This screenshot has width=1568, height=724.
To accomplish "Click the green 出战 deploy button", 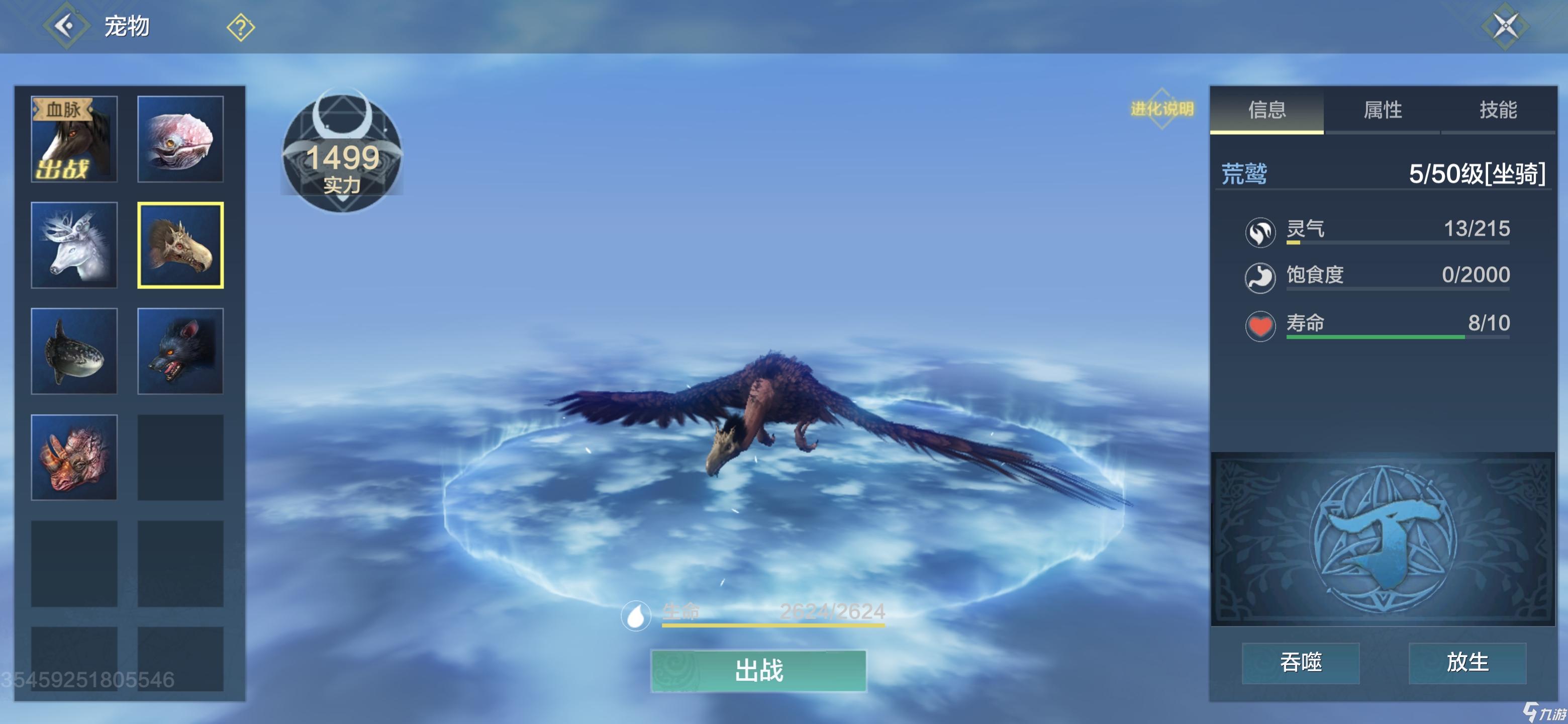I will (x=758, y=670).
